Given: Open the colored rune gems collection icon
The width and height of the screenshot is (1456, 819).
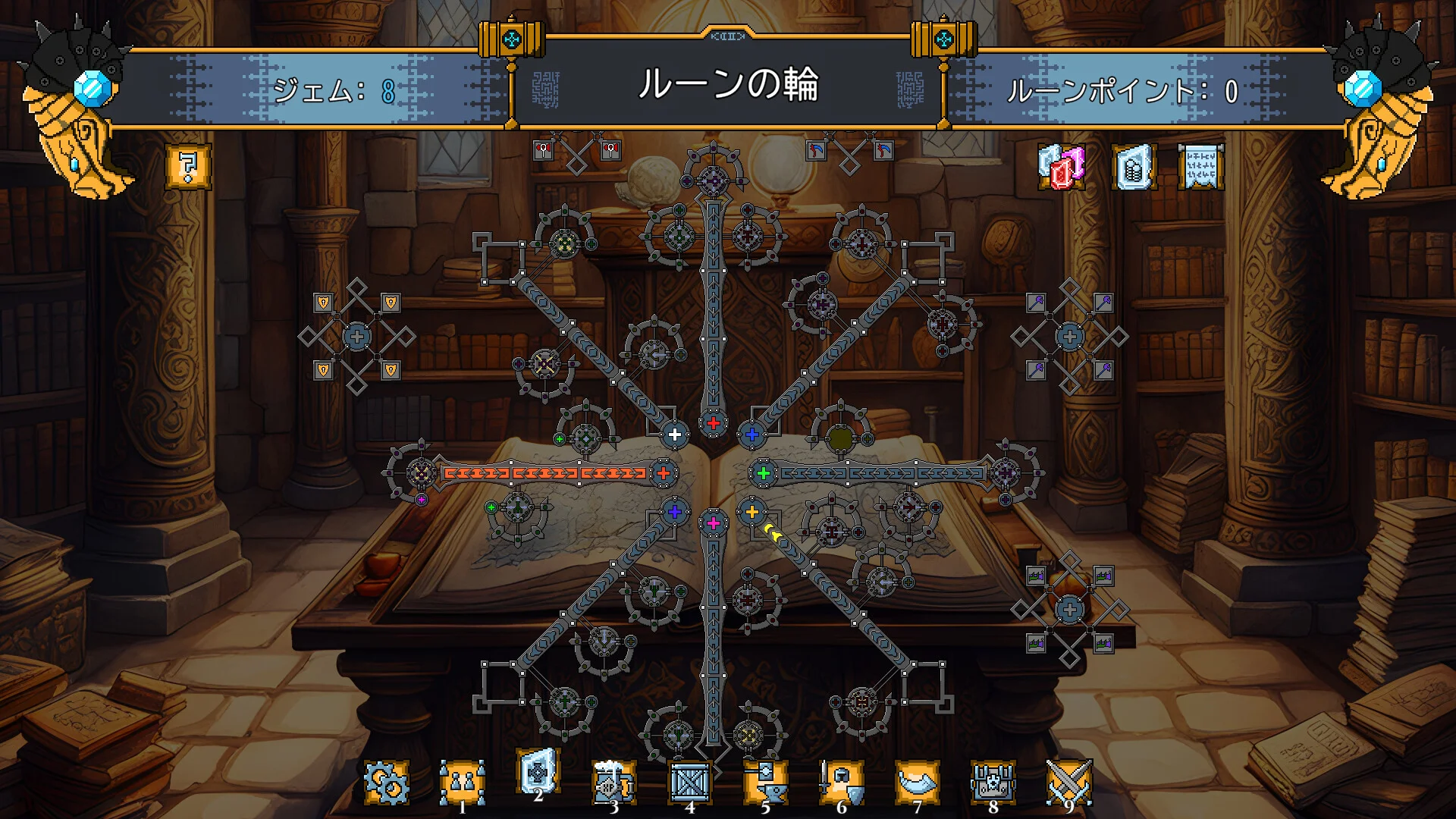Looking at the screenshot, I should click(1062, 167).
